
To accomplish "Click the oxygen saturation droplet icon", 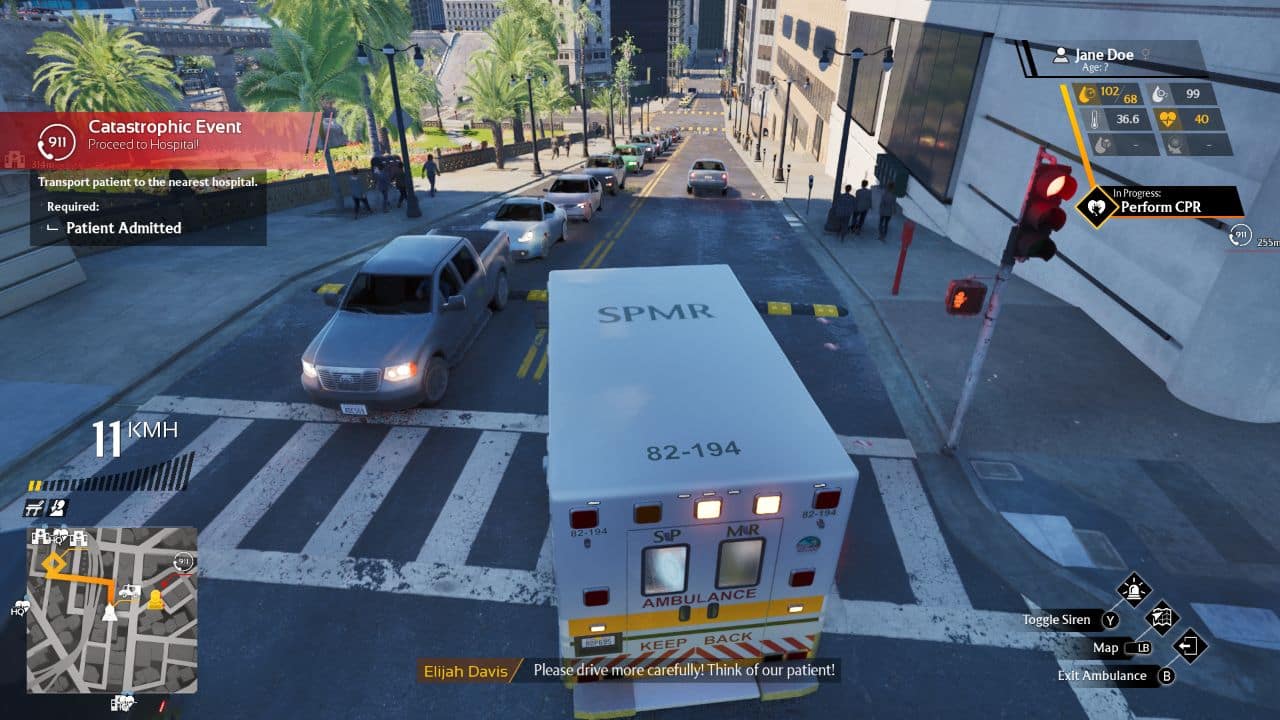I will [1158, 94].
